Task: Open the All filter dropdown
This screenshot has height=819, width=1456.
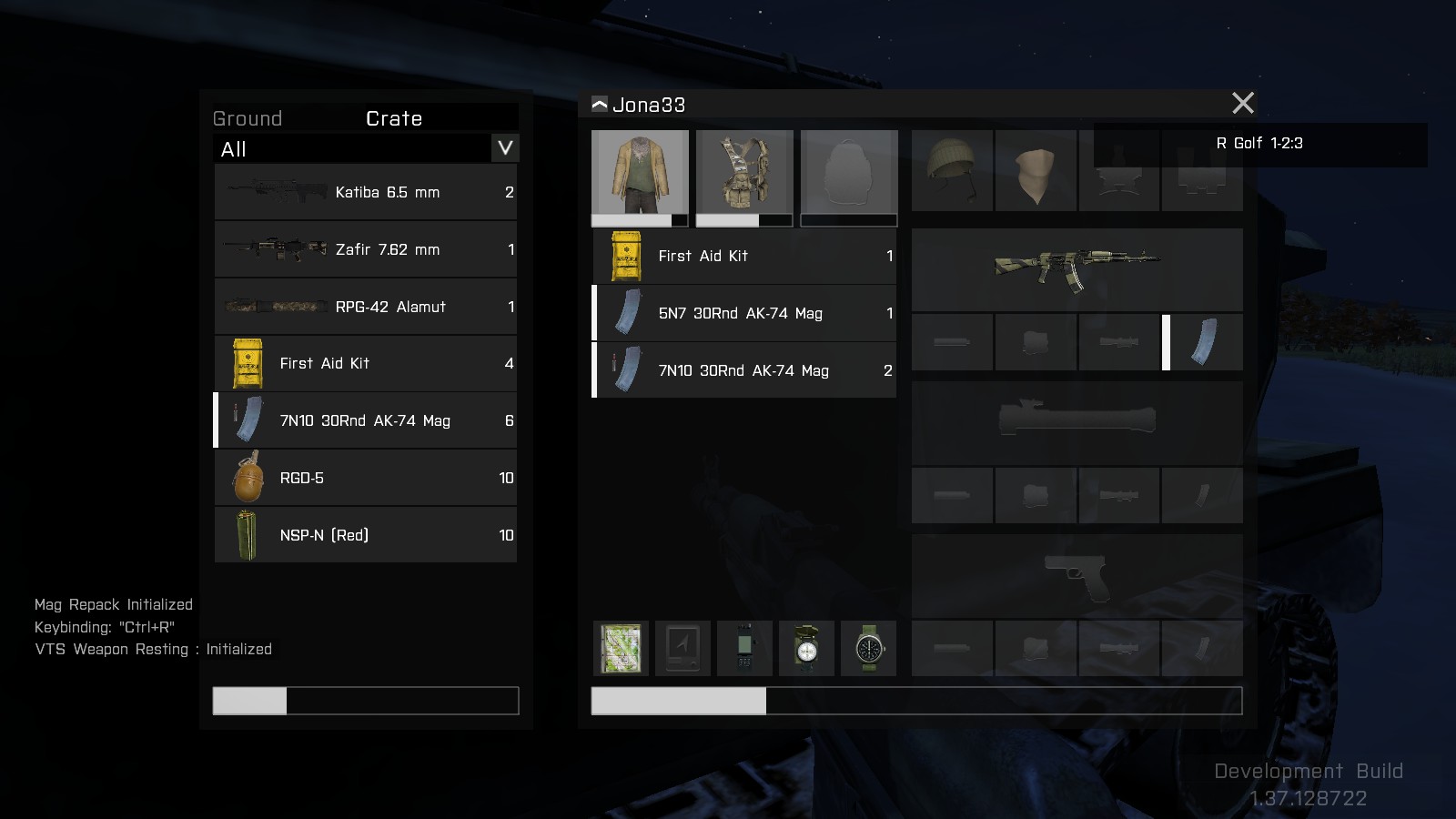Action: [505, 148]
